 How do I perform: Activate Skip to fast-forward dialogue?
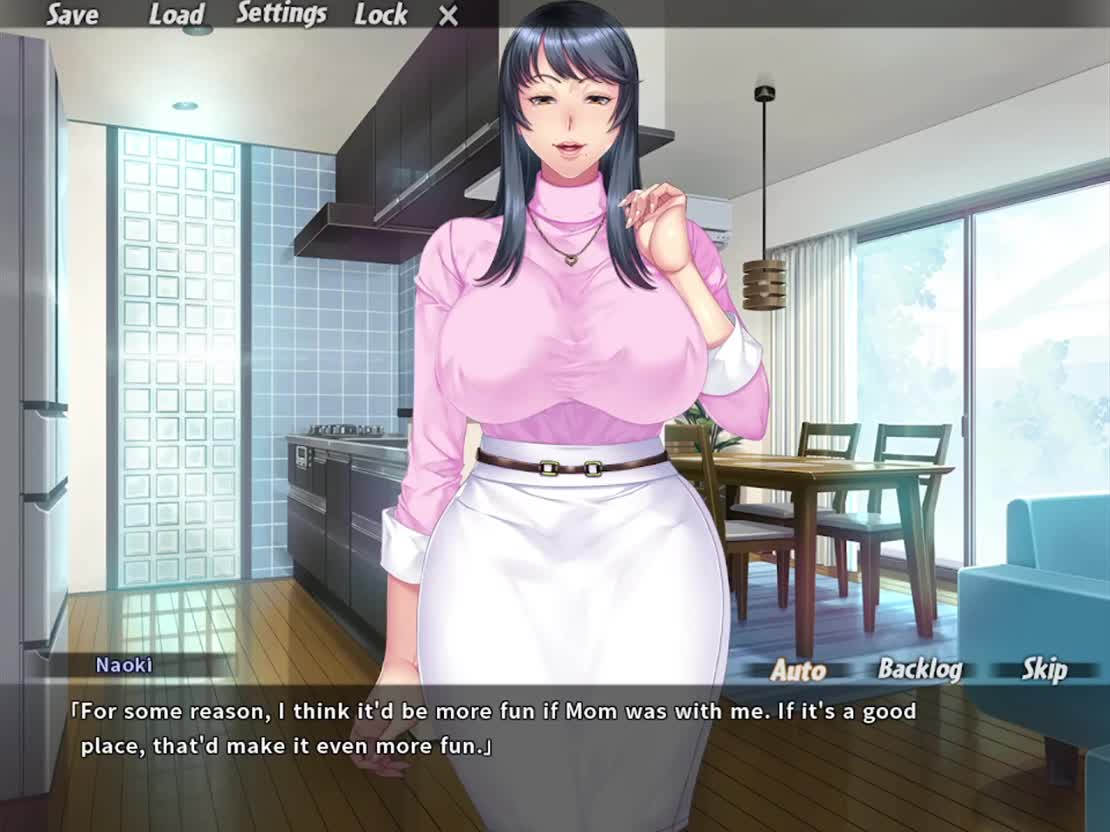(x=1044, y=670)
